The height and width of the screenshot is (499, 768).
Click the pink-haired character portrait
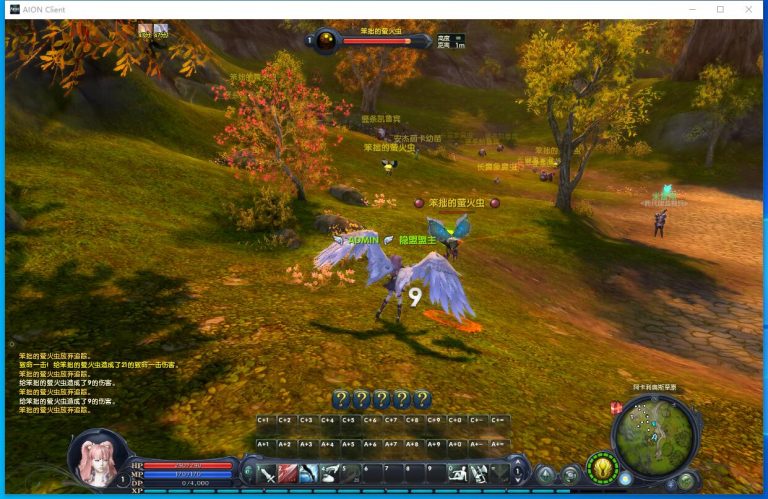point(97,456)
